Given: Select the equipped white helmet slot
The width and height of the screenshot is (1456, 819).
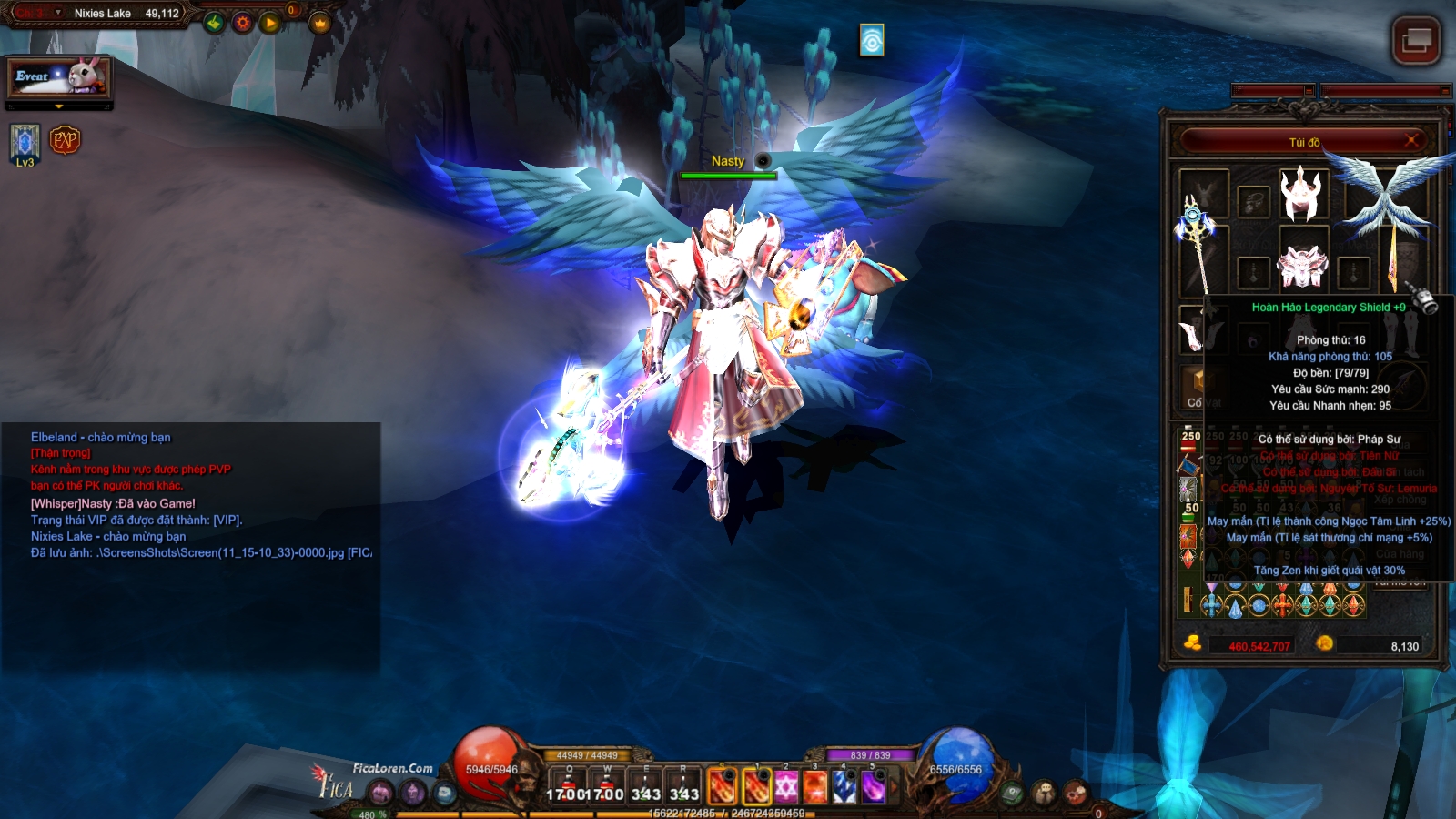Looking at the screenshot, I should pos(1301,194).
